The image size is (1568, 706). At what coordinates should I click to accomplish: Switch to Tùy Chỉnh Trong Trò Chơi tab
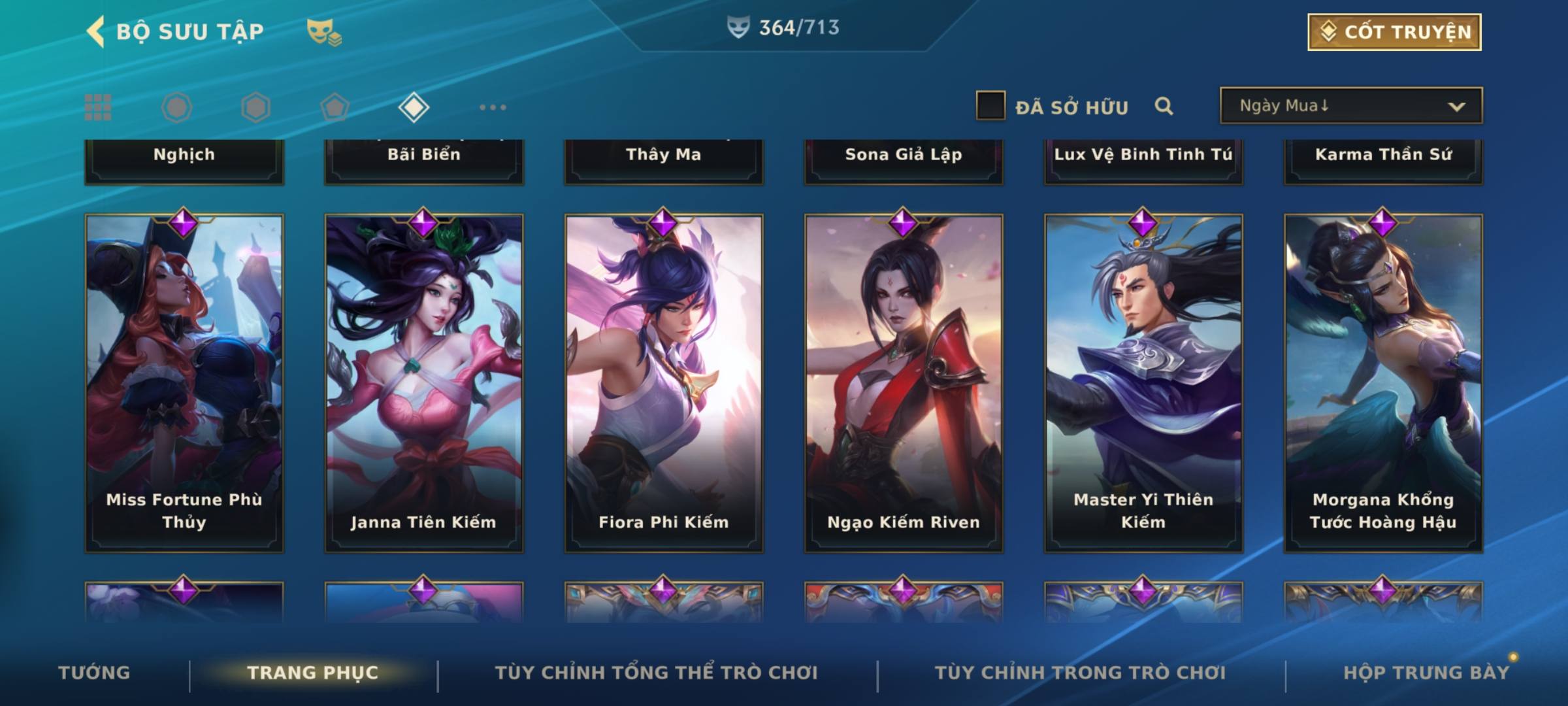(x=1080, y=673)
